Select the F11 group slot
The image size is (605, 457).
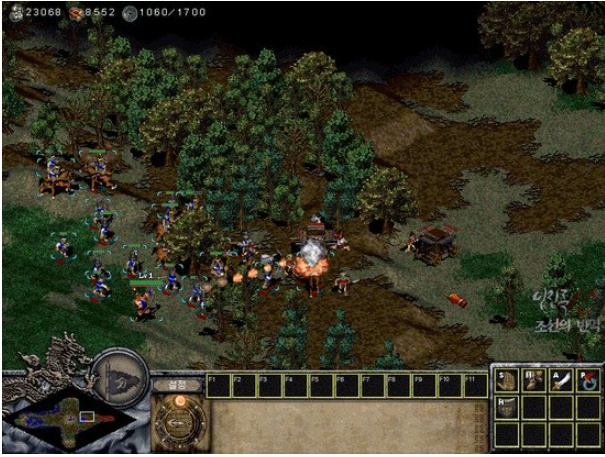click(476, 383)
